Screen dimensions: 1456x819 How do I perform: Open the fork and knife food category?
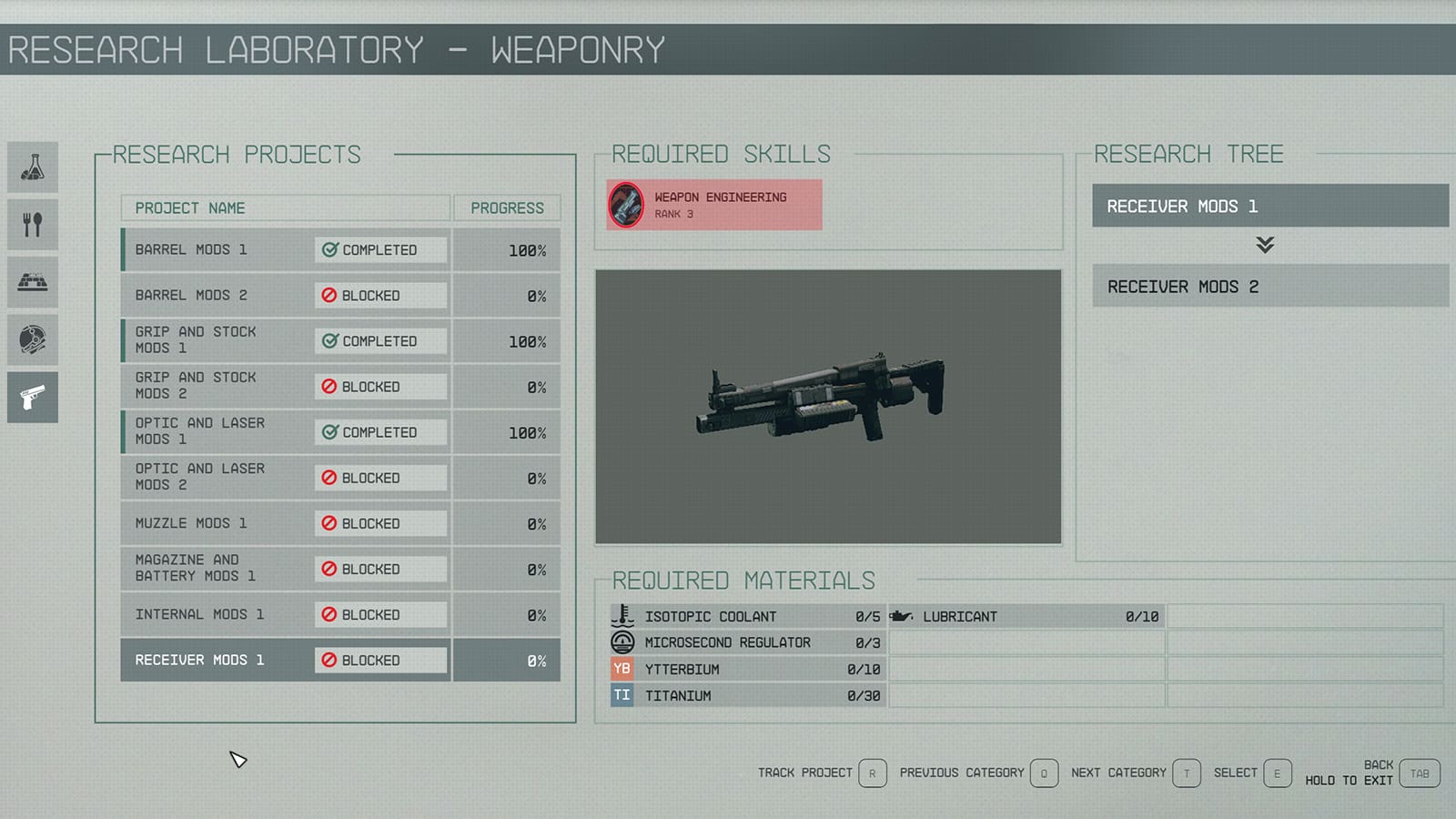point(33,224)
